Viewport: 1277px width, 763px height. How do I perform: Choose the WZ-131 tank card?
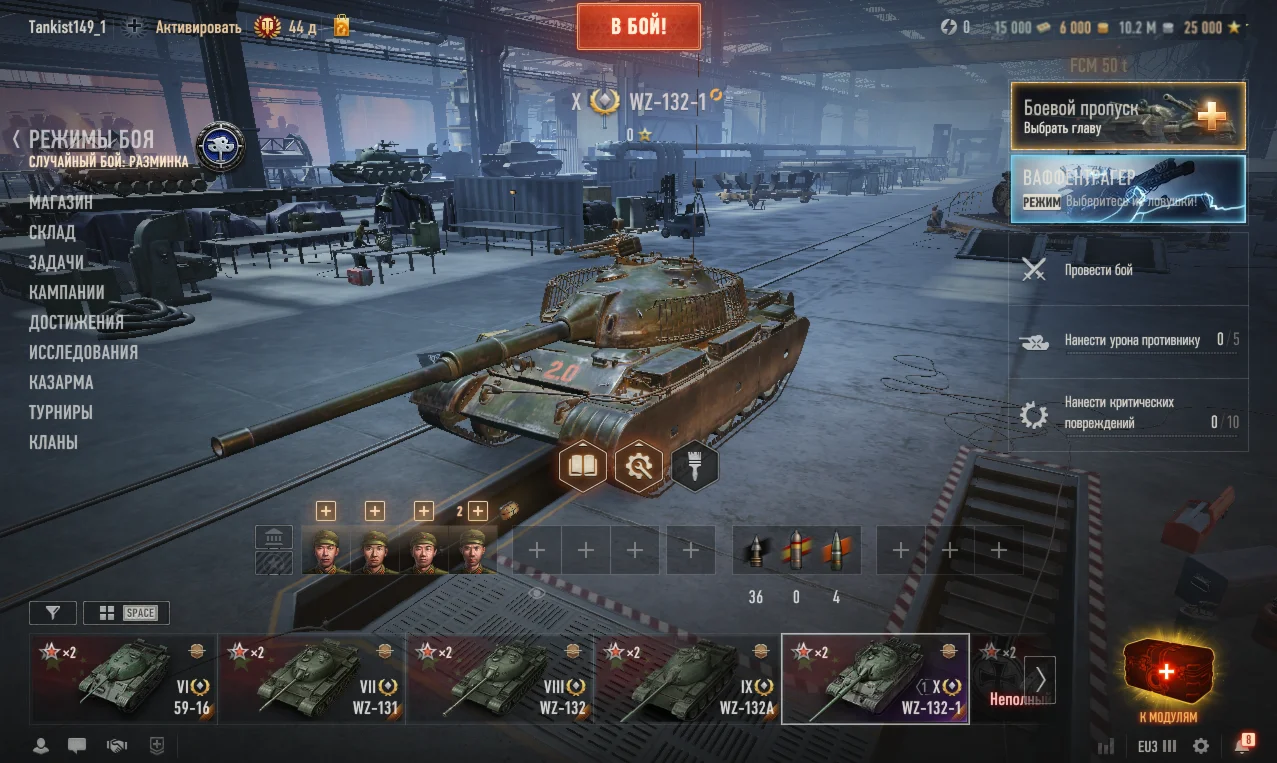(312, 678)
